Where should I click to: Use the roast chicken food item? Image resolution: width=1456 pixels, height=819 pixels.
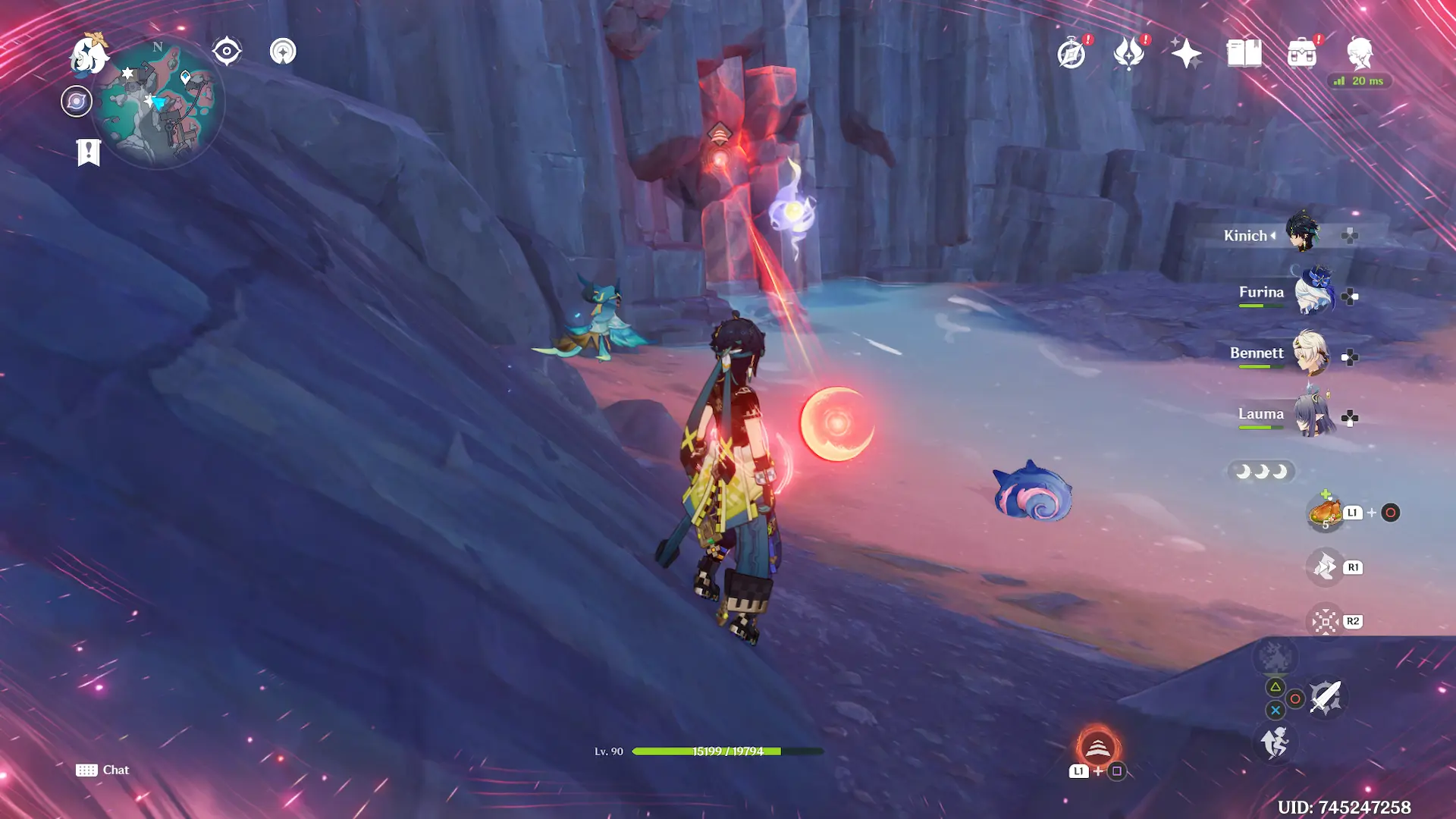point(1324,513)
